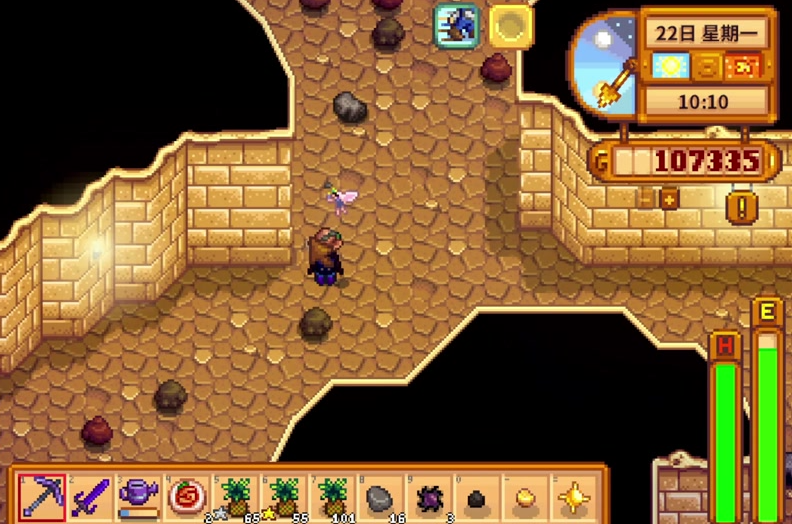The height and width of the screenshot is (524, 792).
Task: Choose the glowing orange orb item
Action: click(x=525, y=495)
